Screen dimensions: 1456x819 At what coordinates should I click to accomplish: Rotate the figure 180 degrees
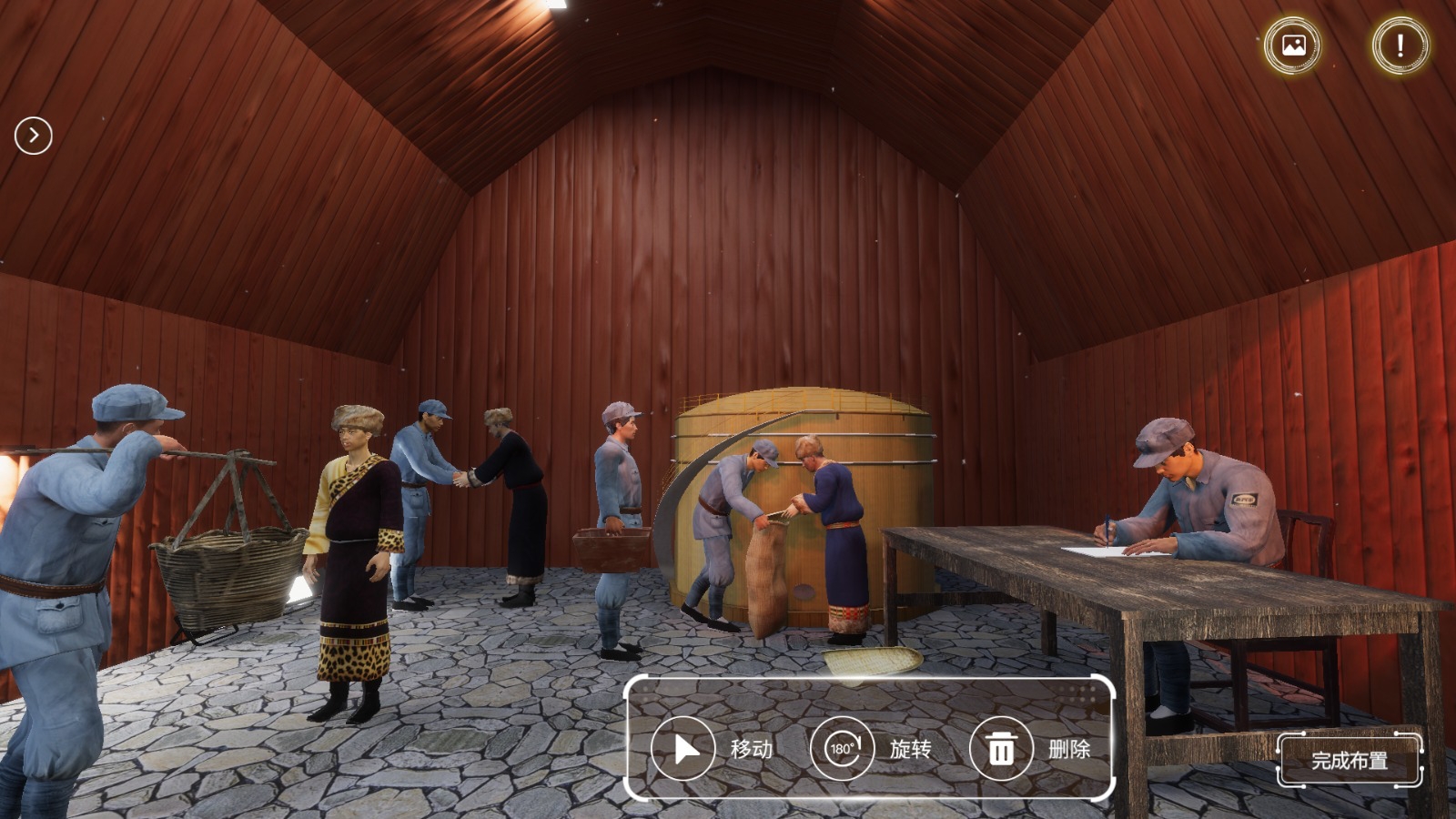click(842, 749)
